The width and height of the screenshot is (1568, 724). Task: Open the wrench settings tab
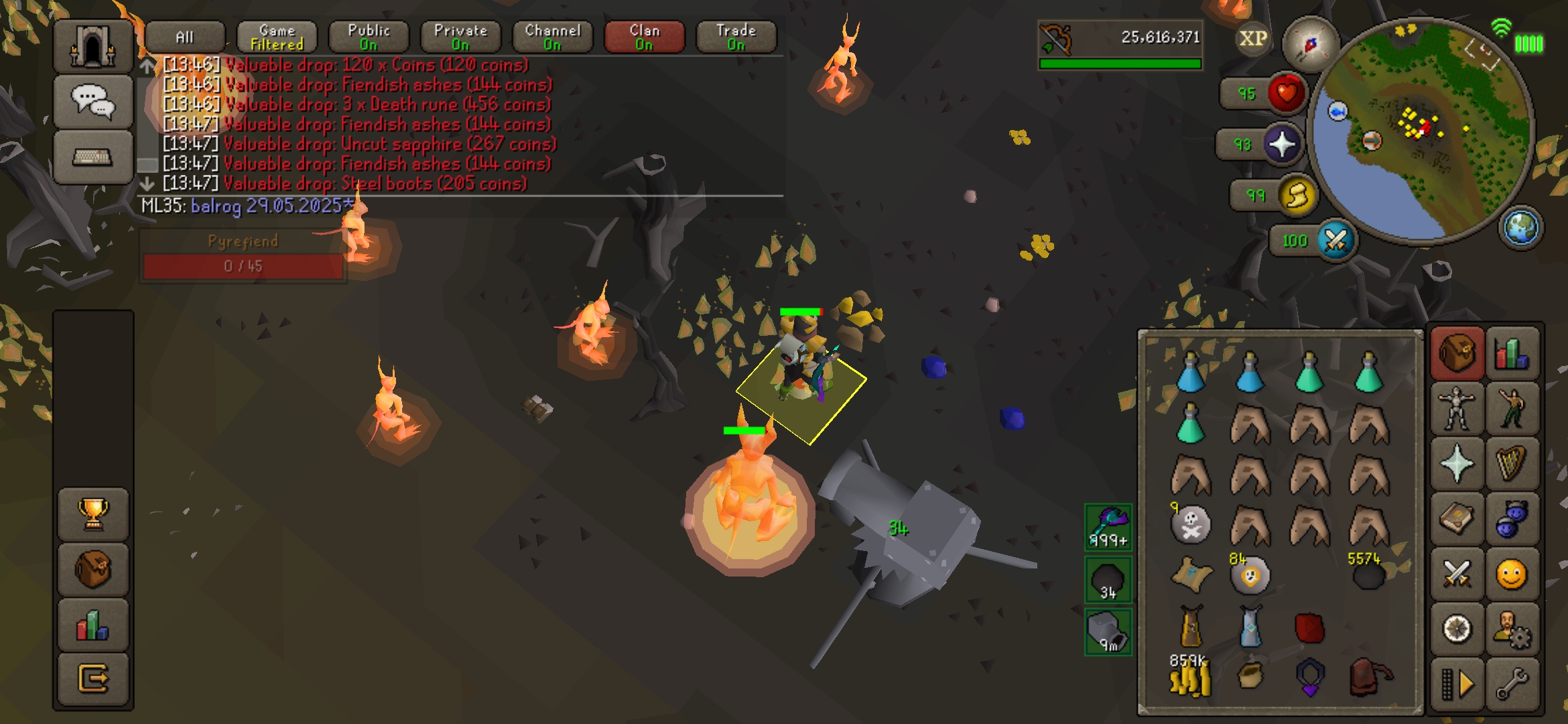1512,684
